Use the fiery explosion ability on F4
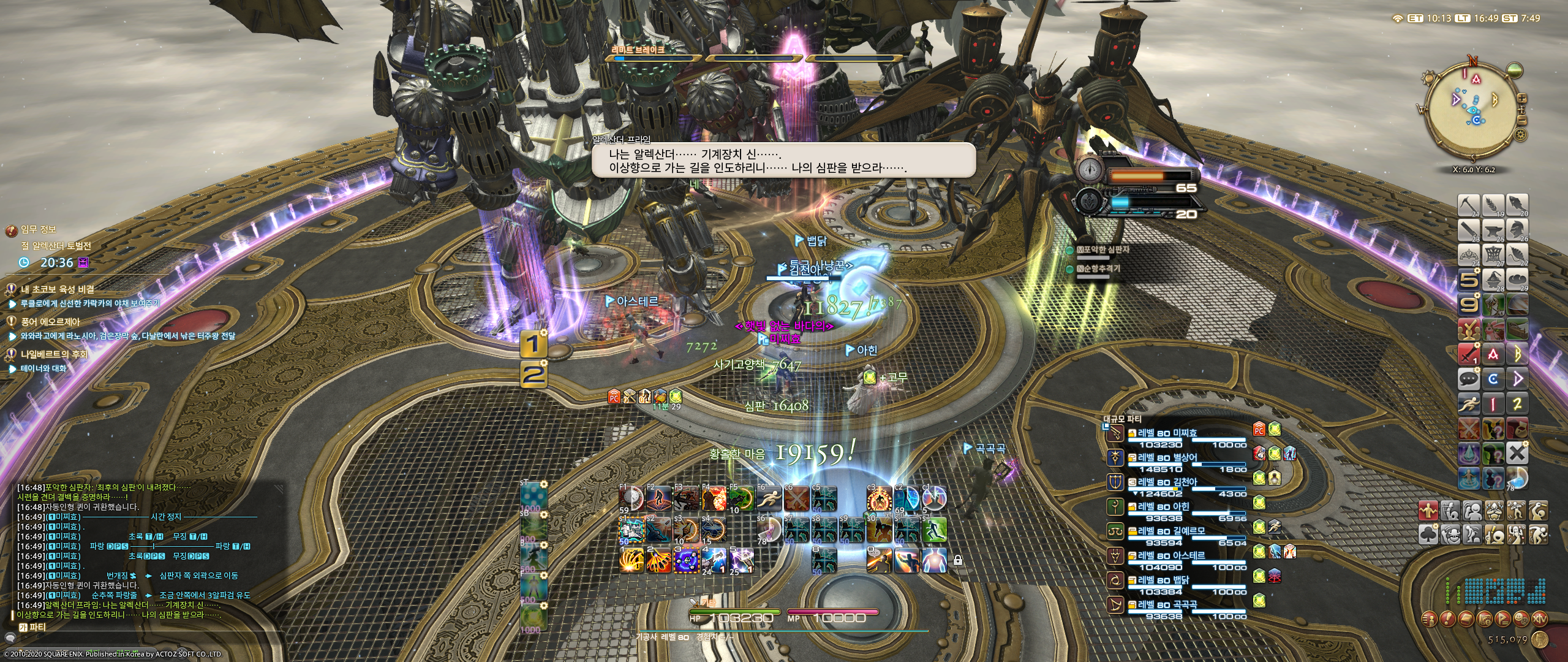1568x662 pixels. tap(714, 499)
